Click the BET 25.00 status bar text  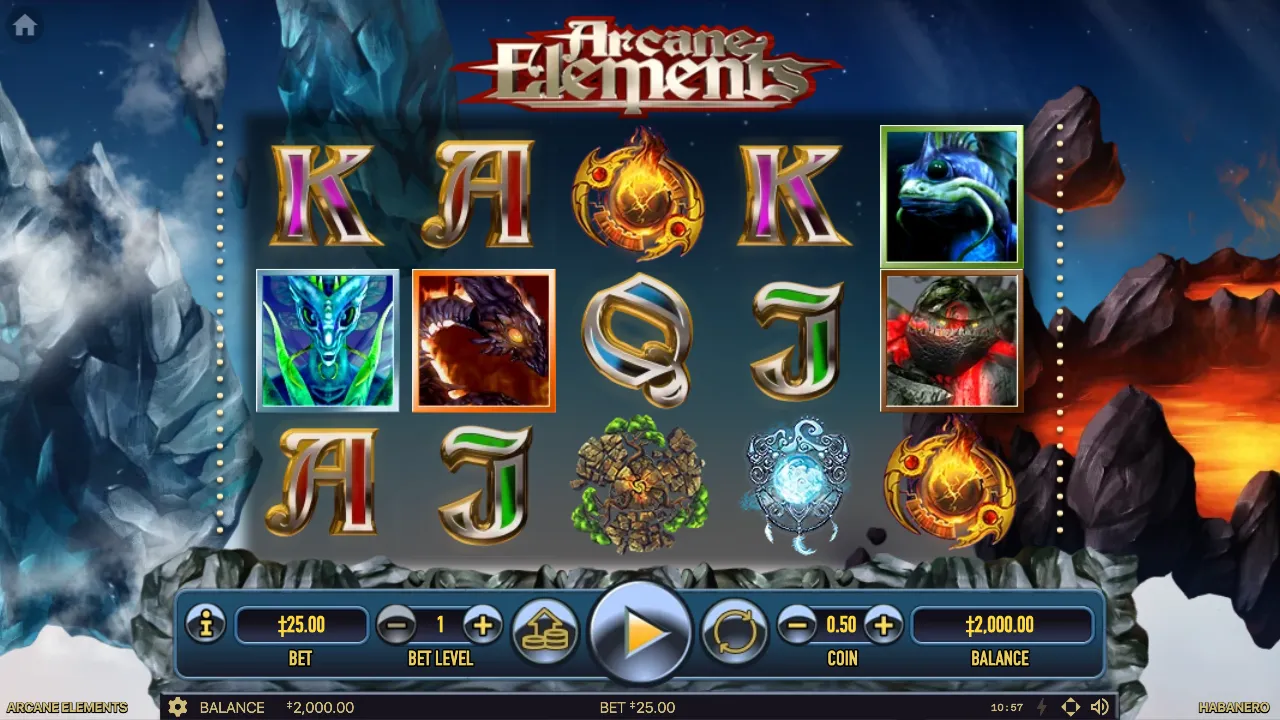click(x=639, y=707)
